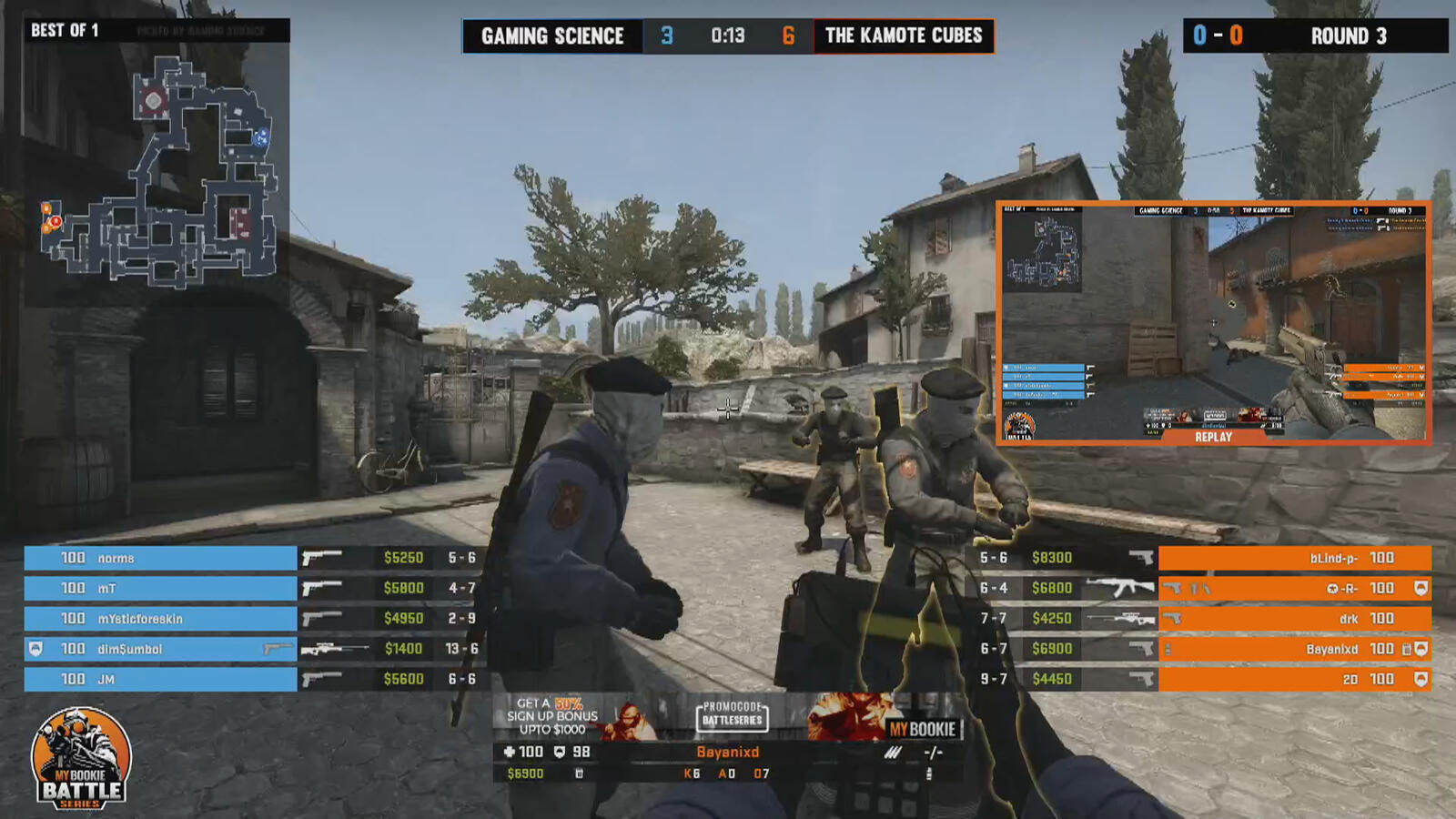Select THE KAMOTE CUBES team header
Screen dimensions: 1456x819
[904, 37]
